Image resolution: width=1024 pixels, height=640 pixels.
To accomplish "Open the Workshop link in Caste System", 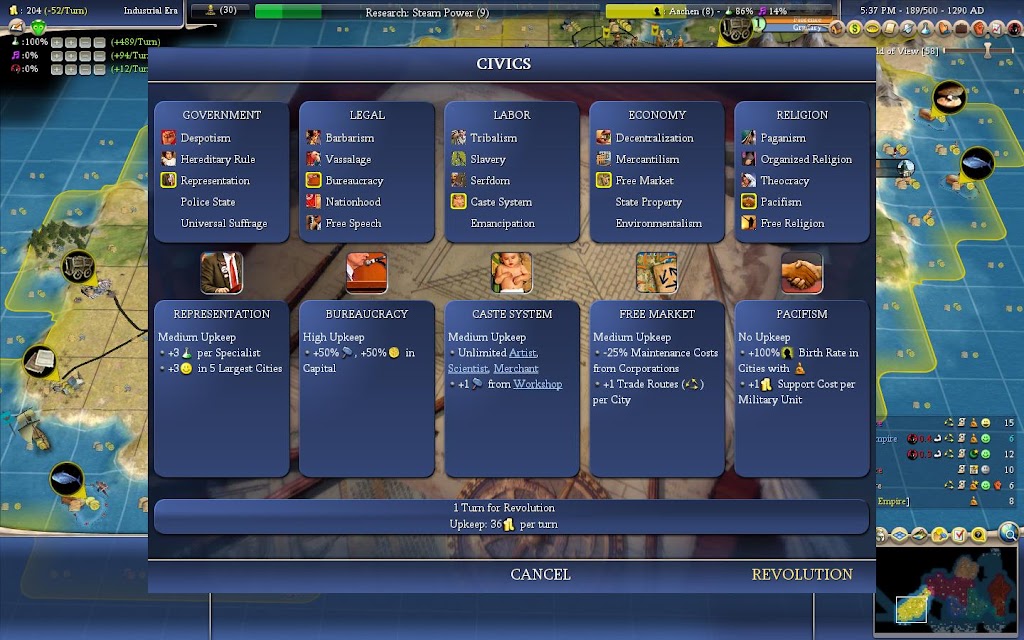I will (x=537, y=384).
